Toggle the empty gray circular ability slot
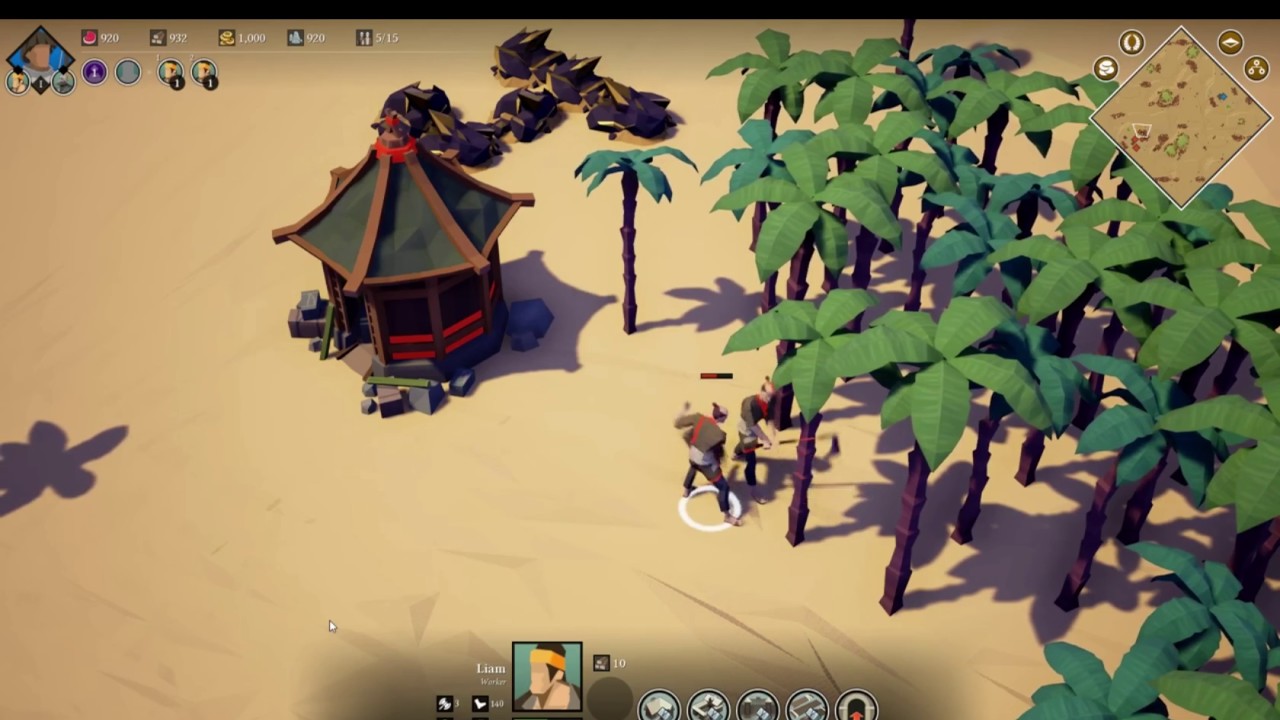This screenshot has width=1280, height=720. click(x=128, y=72)
